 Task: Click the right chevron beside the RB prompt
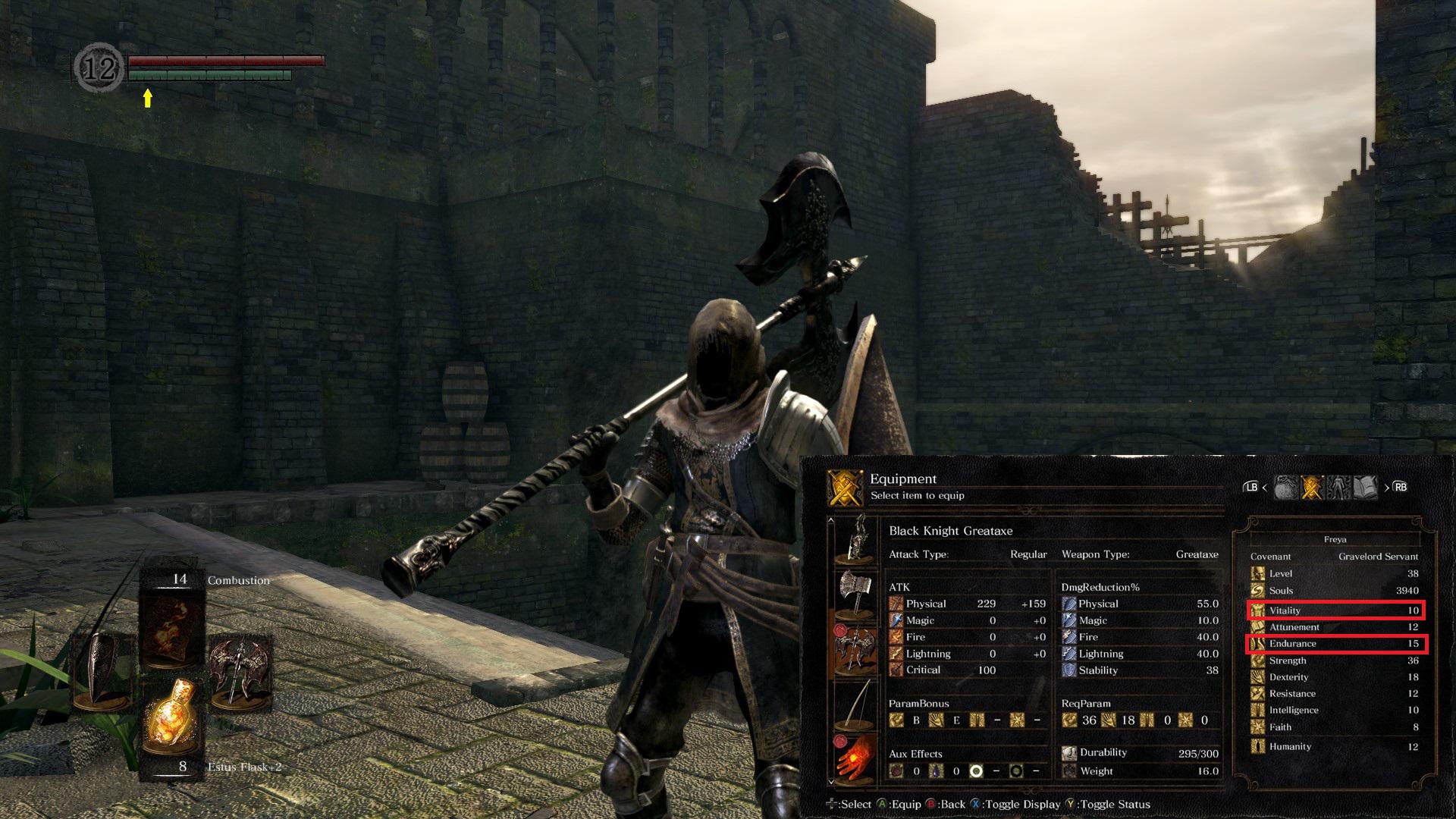click(x=1387, y=487)
